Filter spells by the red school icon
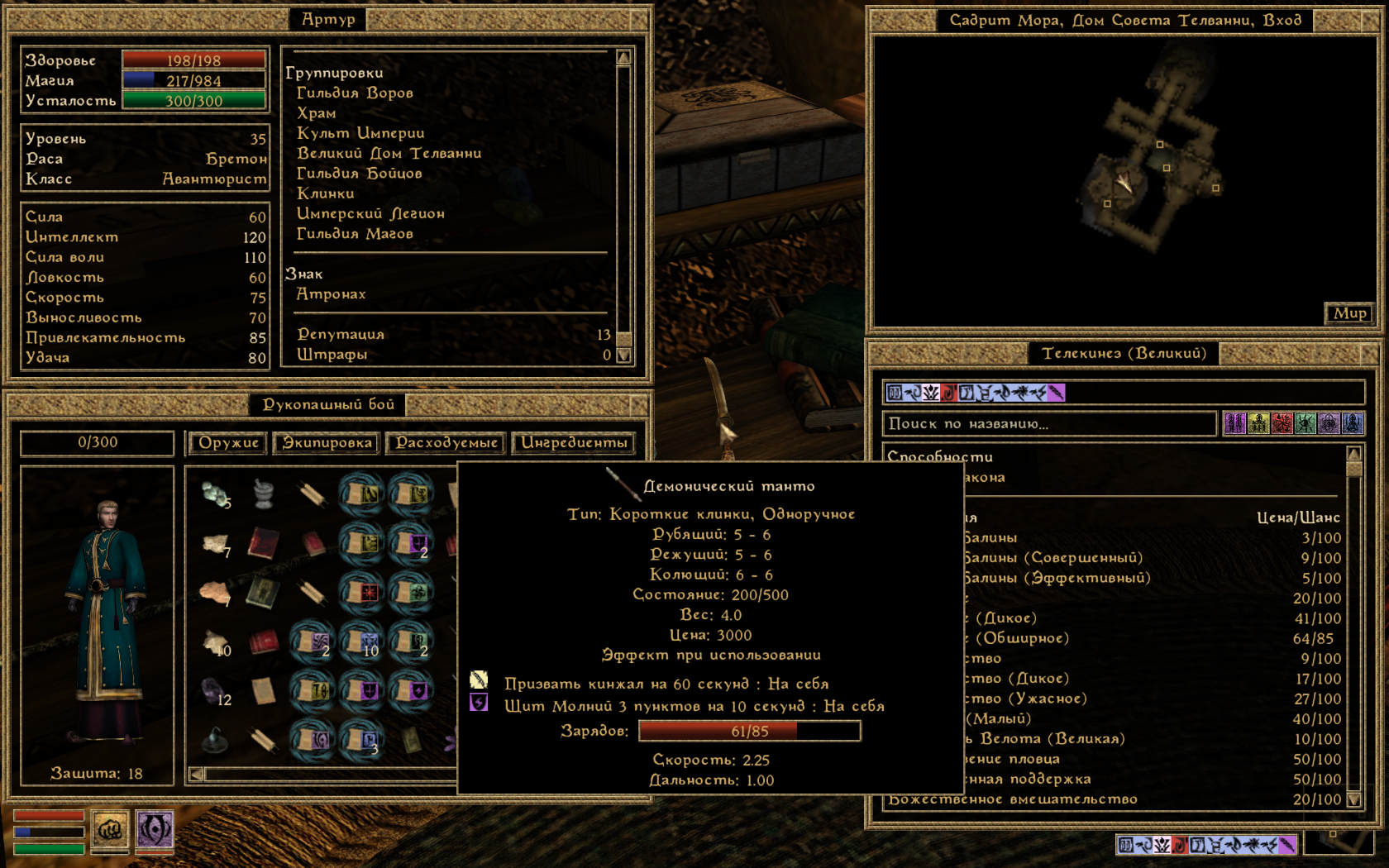Viewport: 1389px width, 868px height. point(1282,424)
